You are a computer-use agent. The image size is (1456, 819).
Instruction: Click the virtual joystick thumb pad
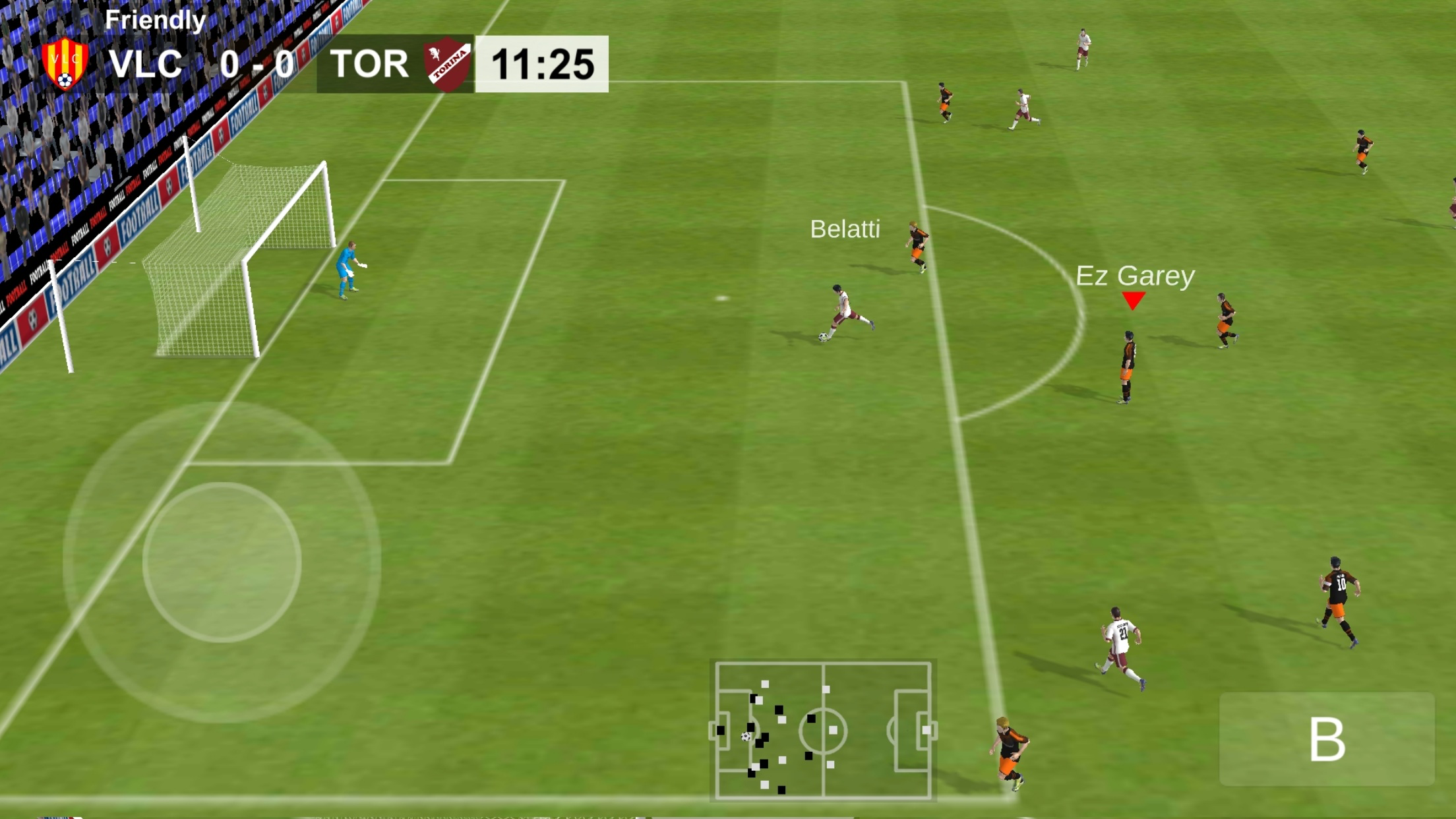tap(222, 562)
